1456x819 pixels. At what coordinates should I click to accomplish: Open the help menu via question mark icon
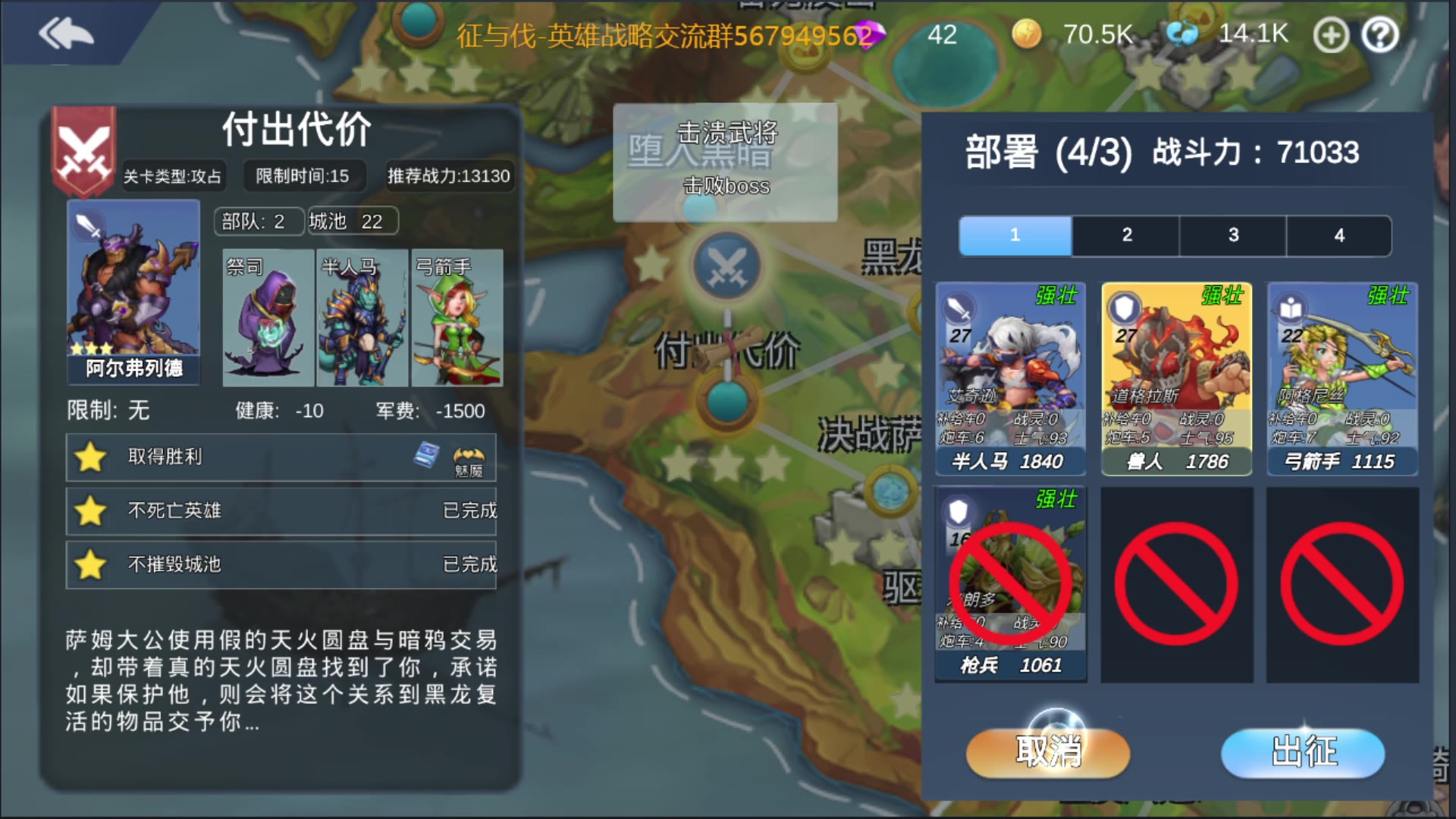pyautogui.click(x=1381, y=35)
